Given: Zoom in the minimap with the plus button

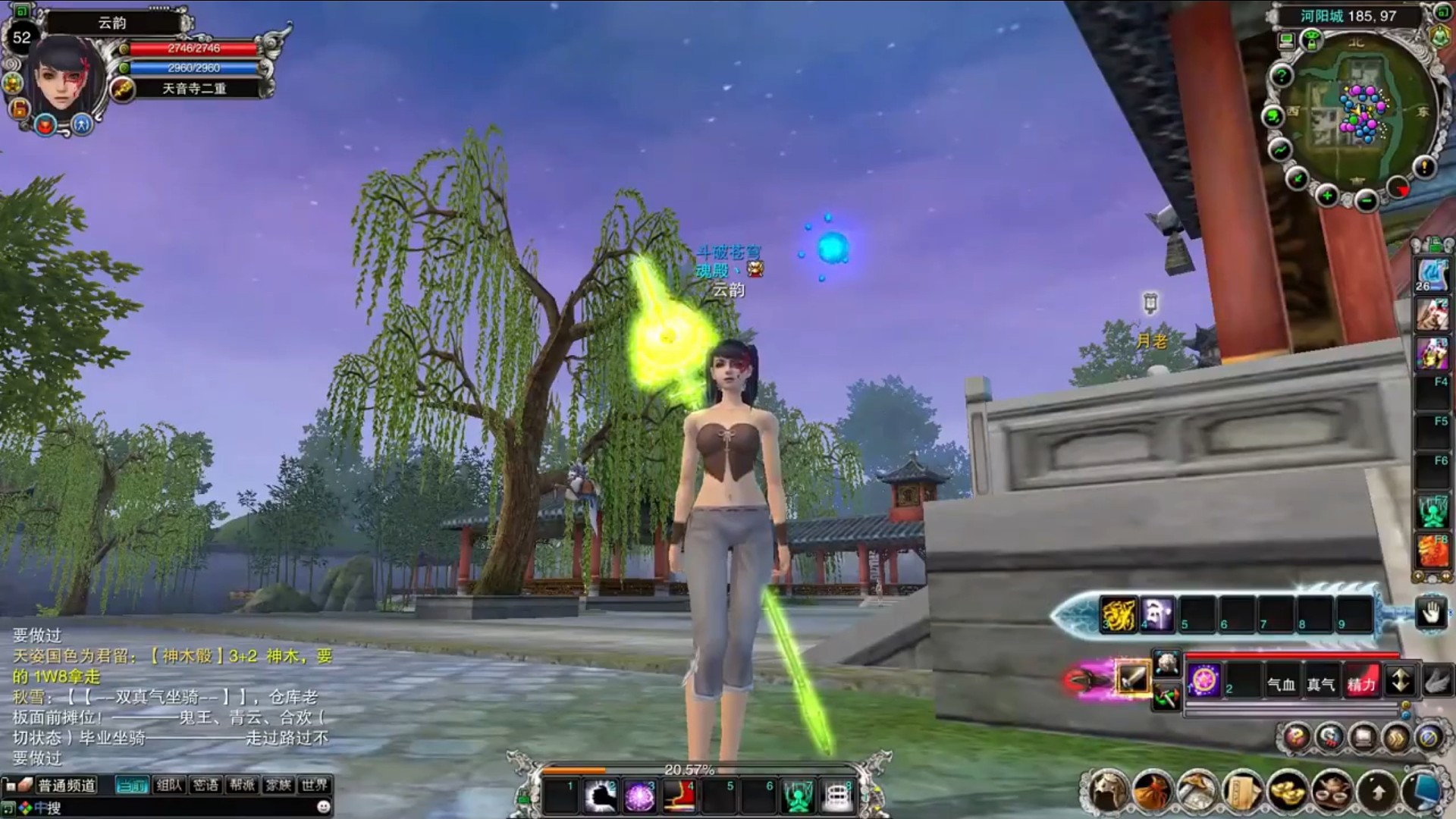Looking at the screenshot, I should coord(1327,196).
